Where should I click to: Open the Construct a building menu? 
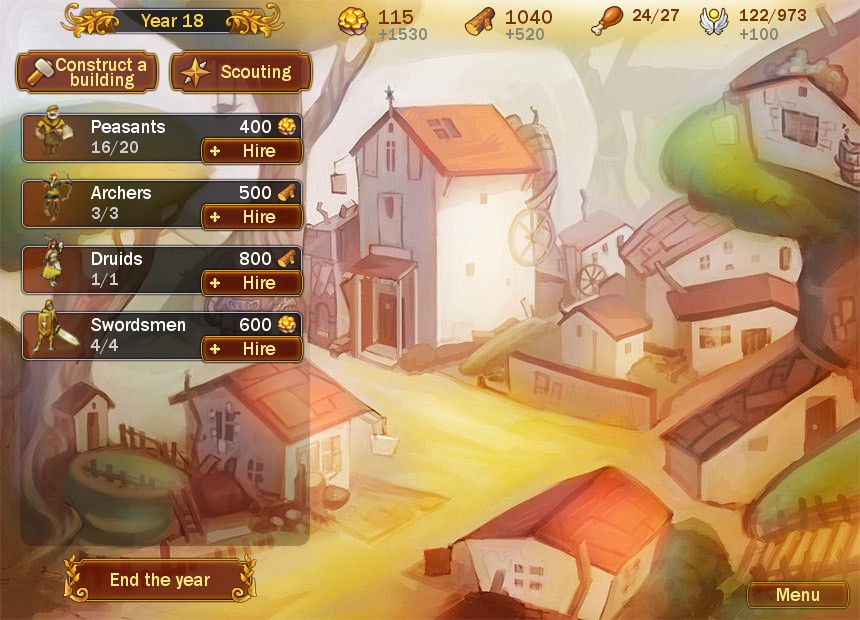pos(87,72)
